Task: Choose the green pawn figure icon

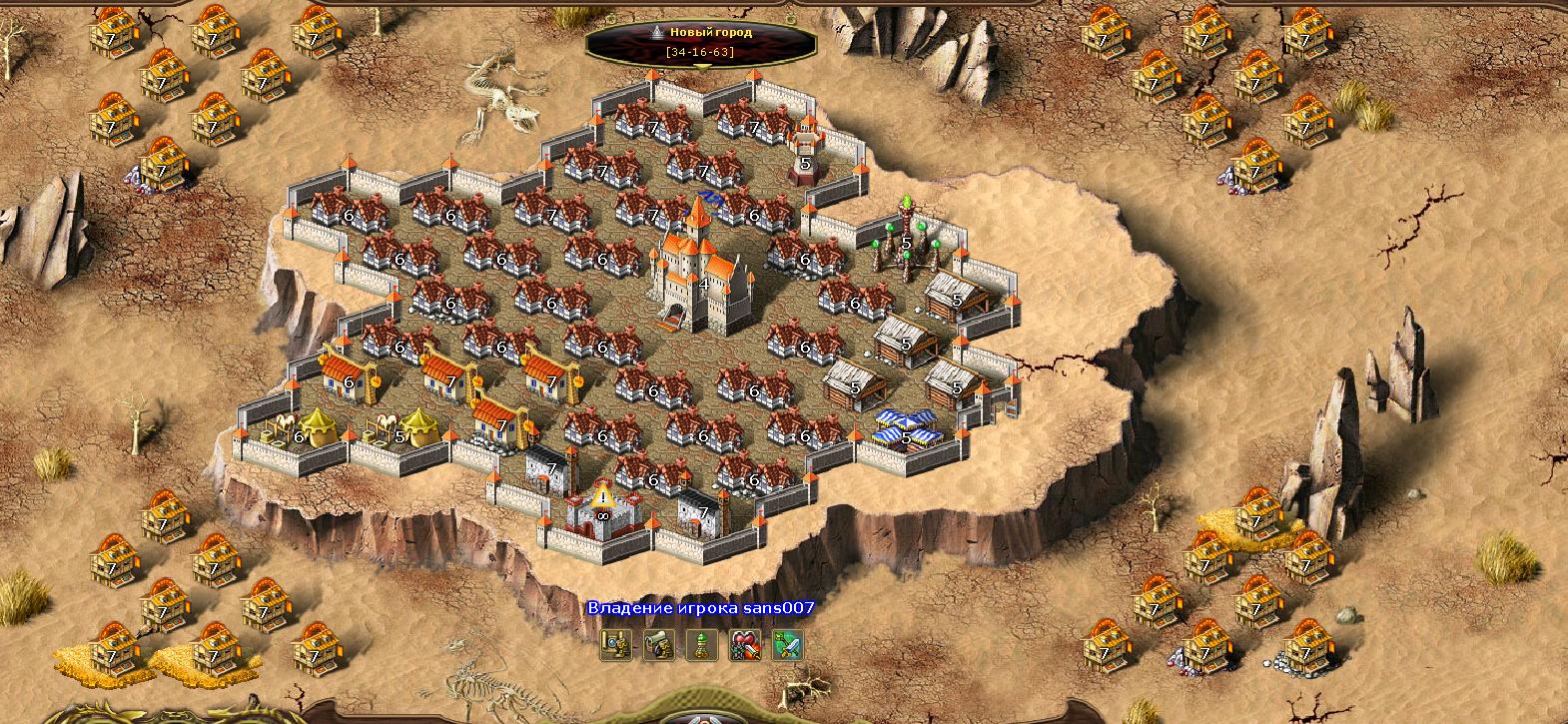Action: tap(701, 645)
